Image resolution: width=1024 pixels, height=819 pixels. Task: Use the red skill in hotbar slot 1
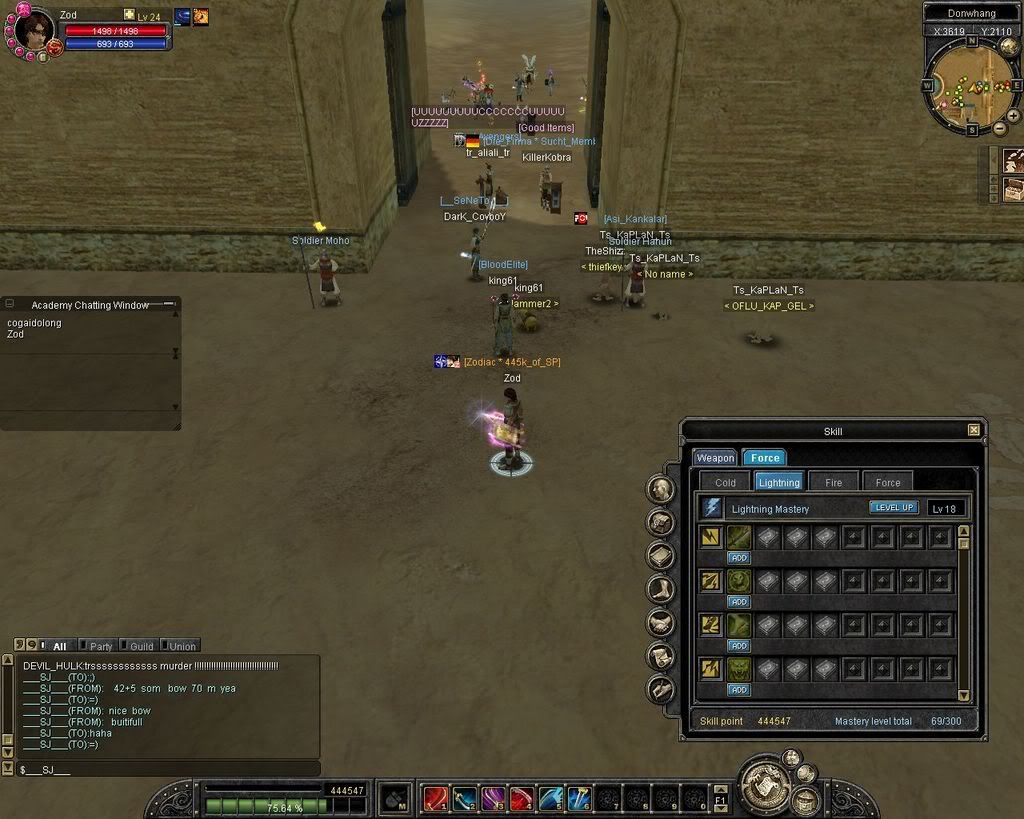point(436,798)
